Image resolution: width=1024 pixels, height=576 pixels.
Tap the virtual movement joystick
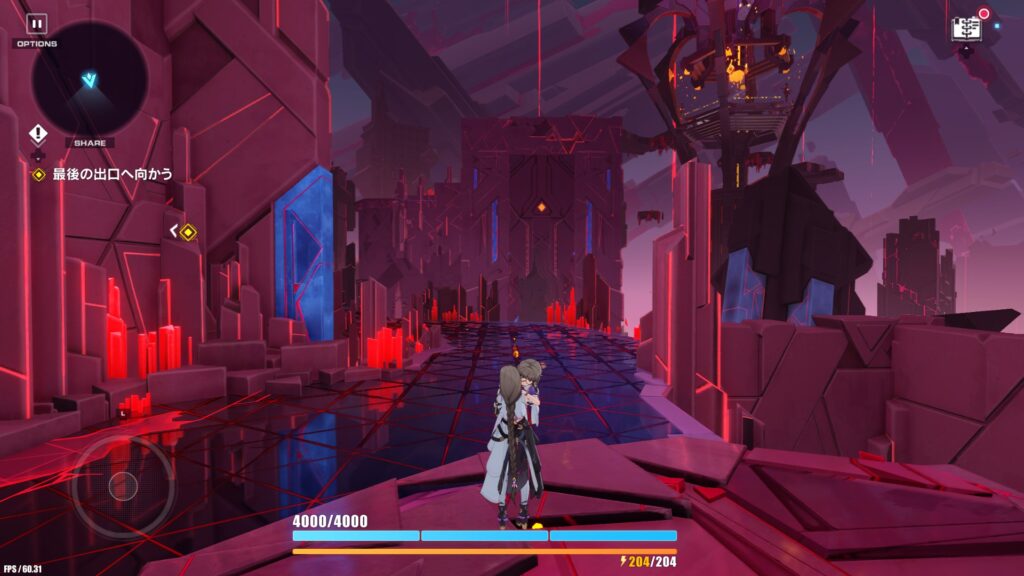coord(123,487)
